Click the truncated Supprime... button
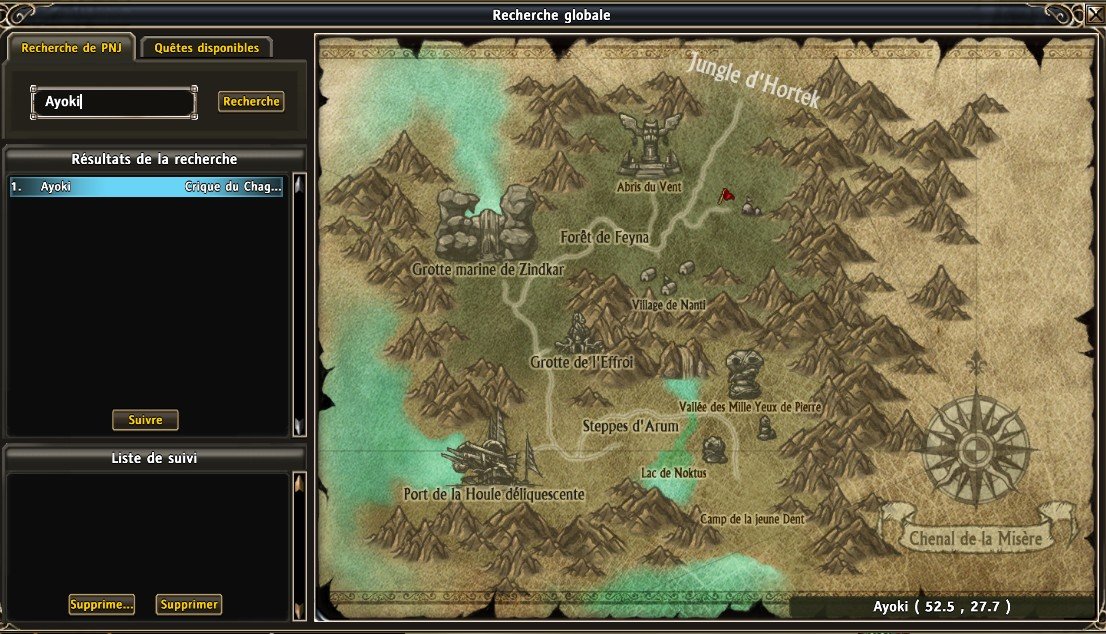Viewport: 1106px width, 634px height. click(x=101, y=605)
